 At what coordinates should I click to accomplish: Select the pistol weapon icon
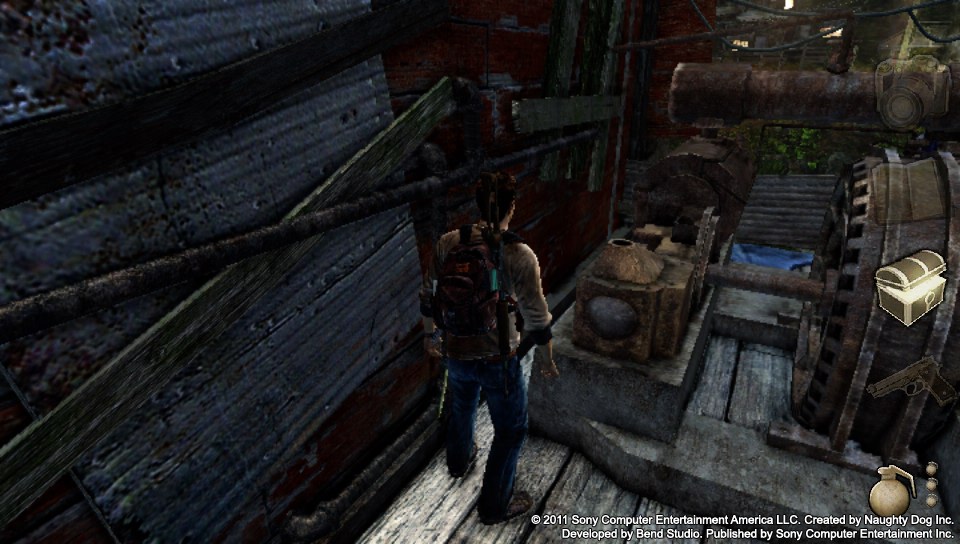coord(911,383)
